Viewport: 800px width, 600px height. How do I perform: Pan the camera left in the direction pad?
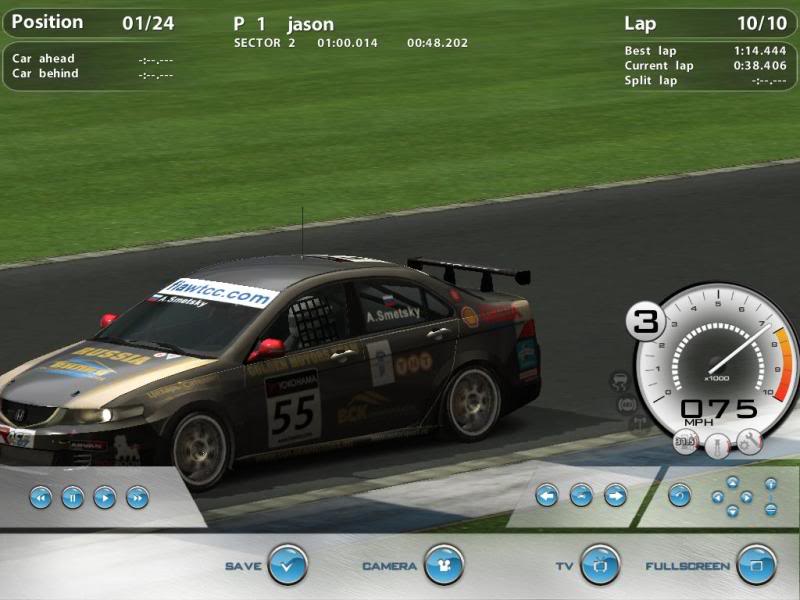(718, 496)
